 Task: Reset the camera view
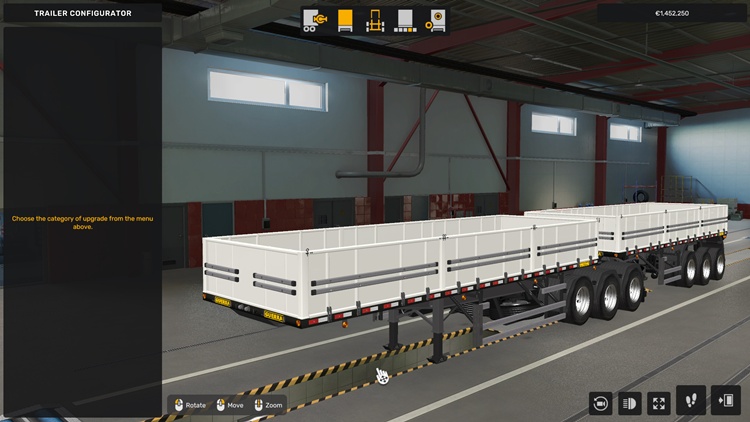(600, 403)
